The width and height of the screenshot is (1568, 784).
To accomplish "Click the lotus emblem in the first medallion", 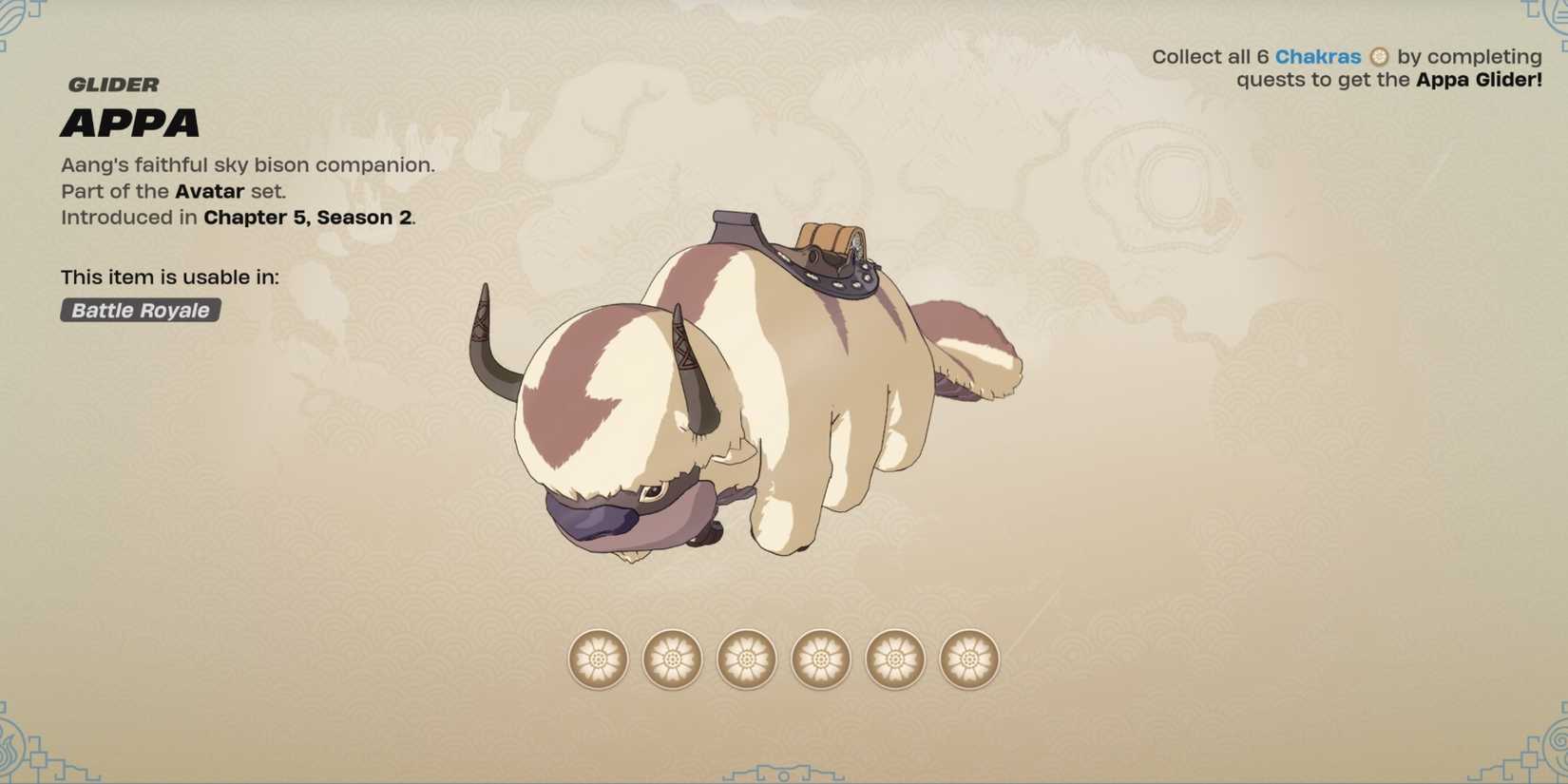I will coord(597,660).
